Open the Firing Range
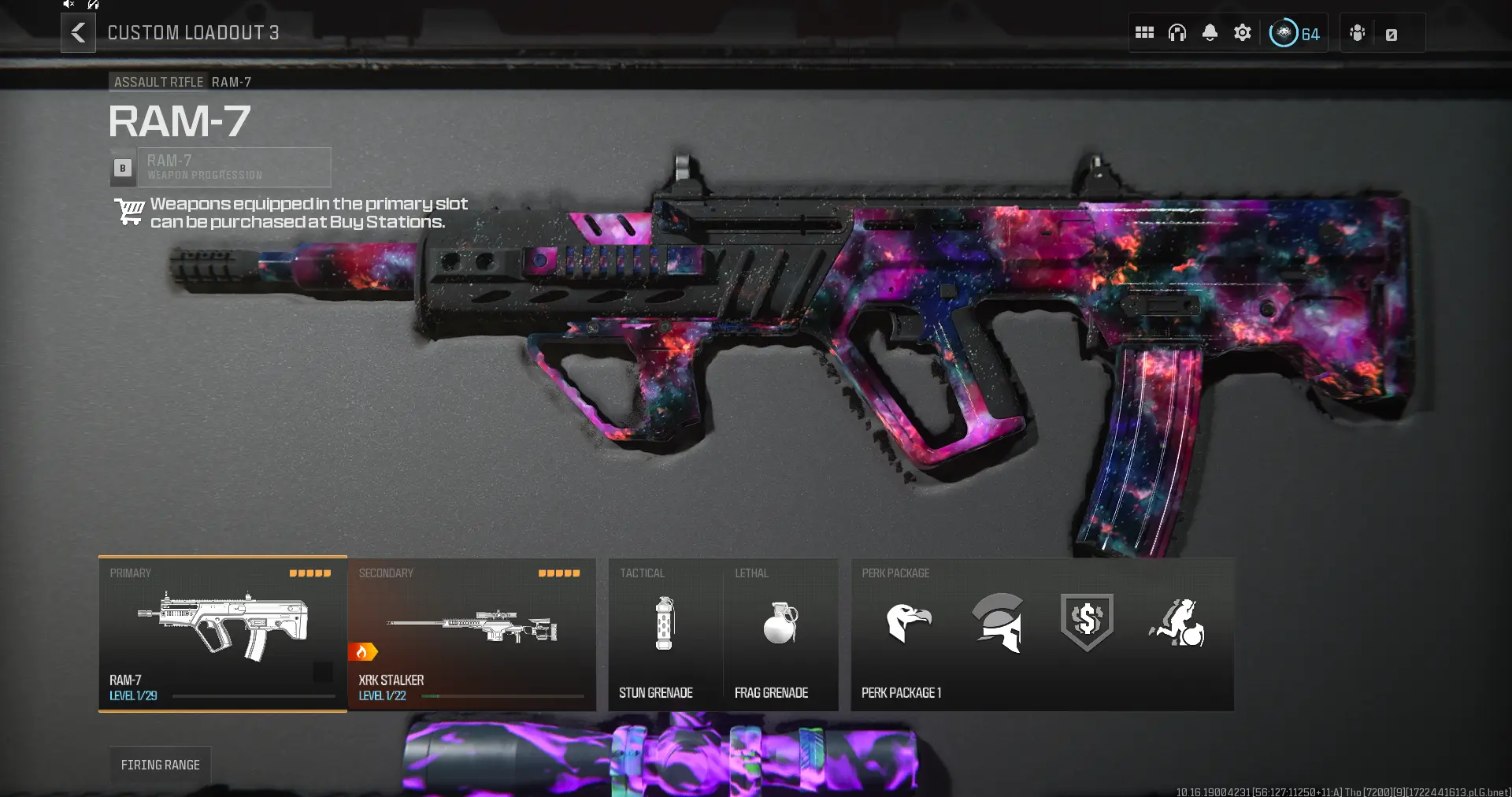1512x797 pixels. (x=161, y=764)
